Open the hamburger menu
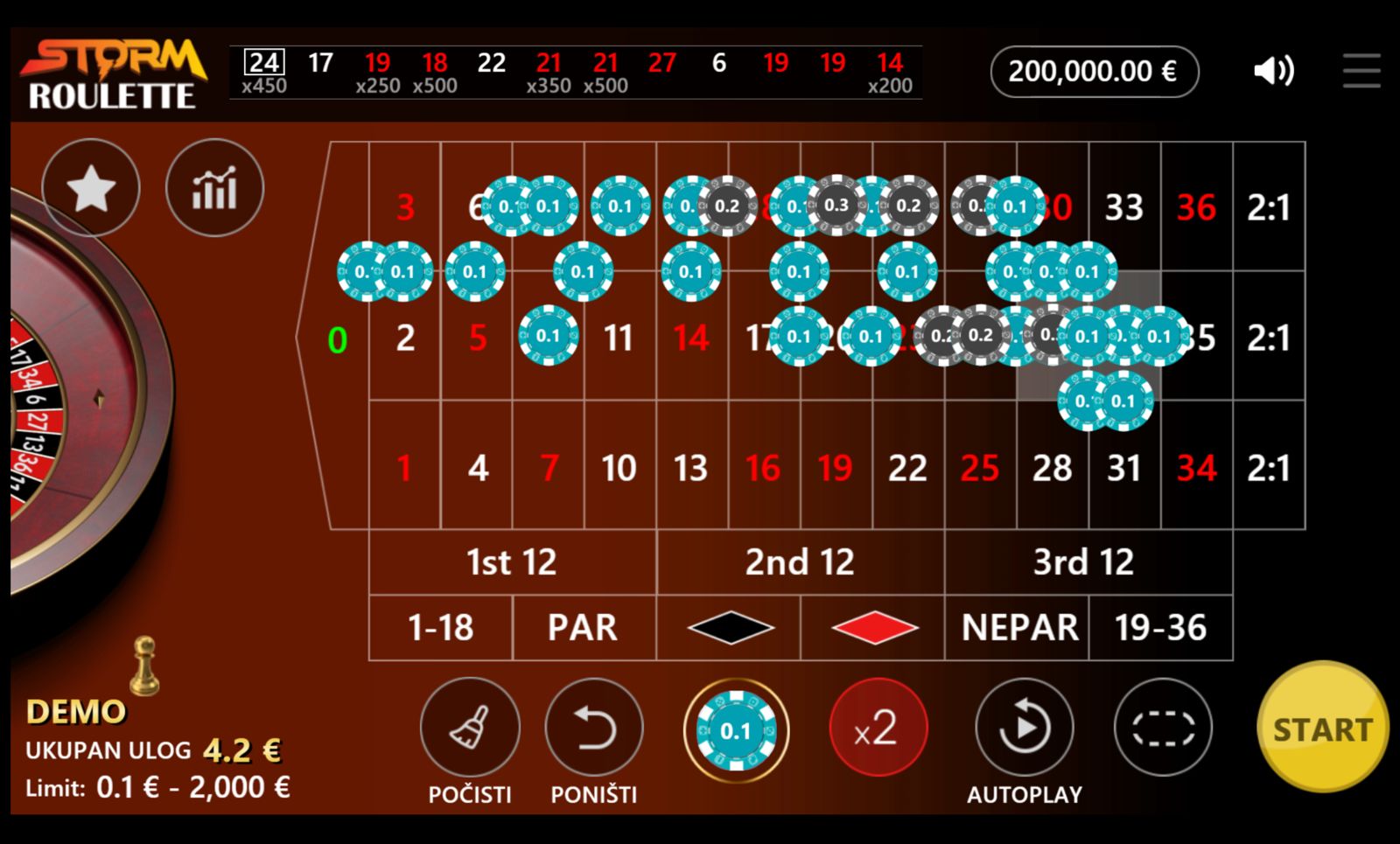 (x=1361, y=71)
